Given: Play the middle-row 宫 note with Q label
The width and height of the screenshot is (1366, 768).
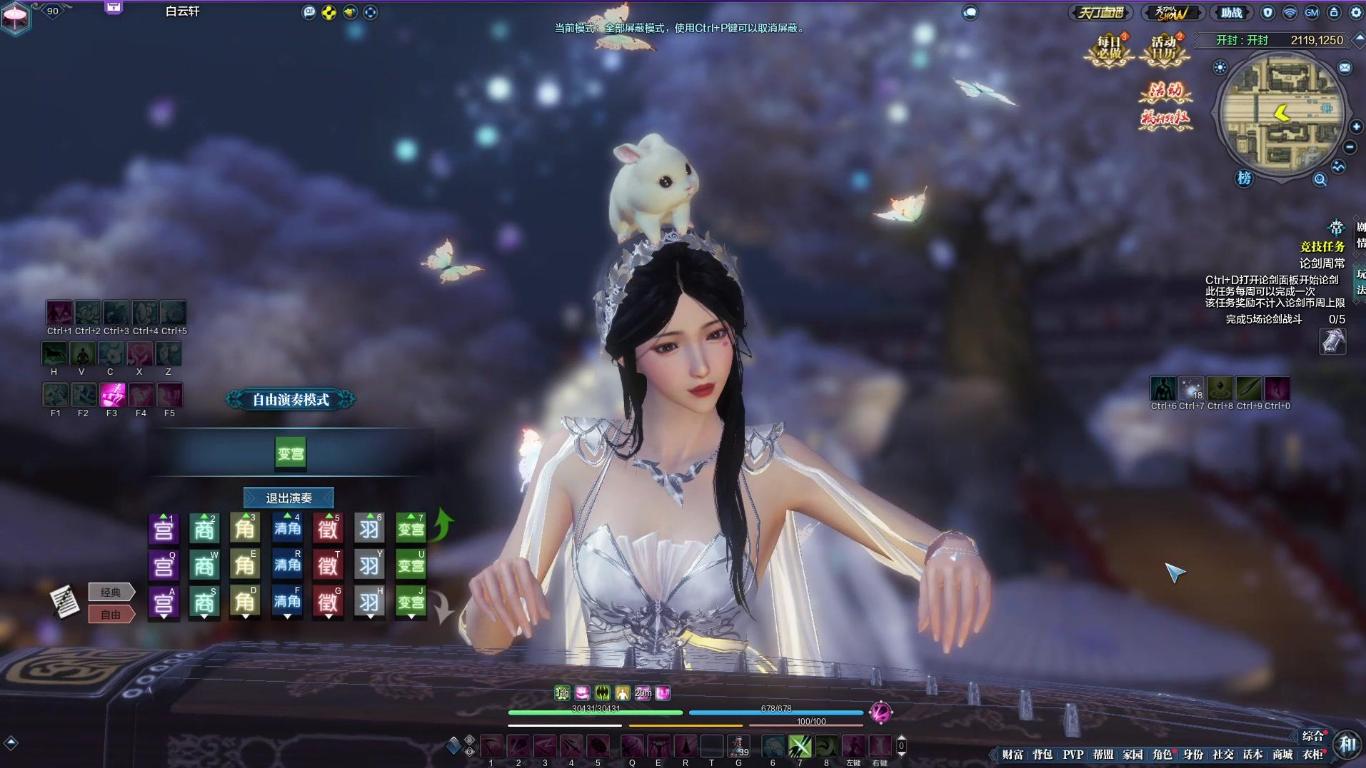Looking at the screenshot, I should point(163,566).
